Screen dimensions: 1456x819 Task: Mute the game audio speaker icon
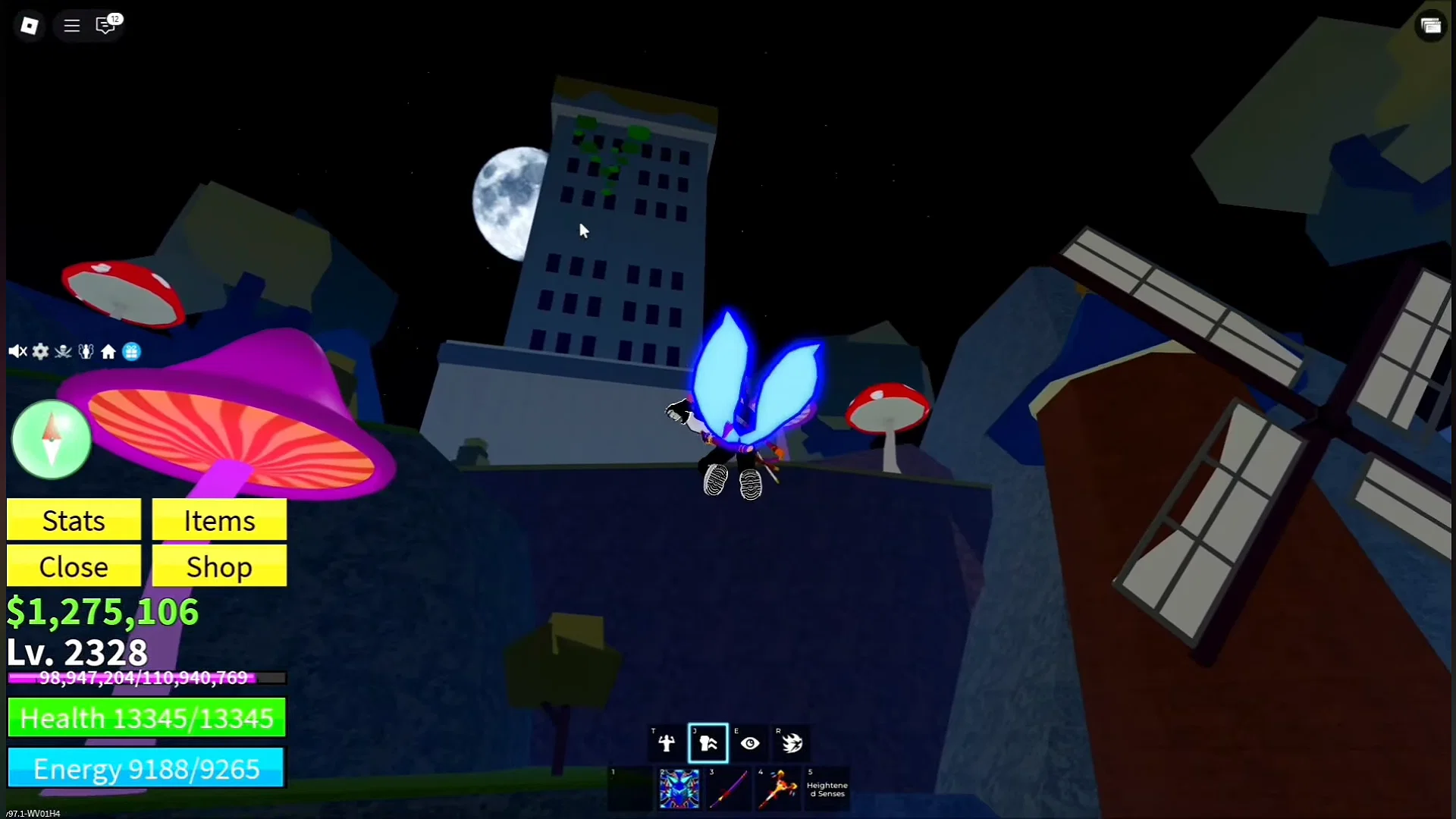tap(17, 351)
